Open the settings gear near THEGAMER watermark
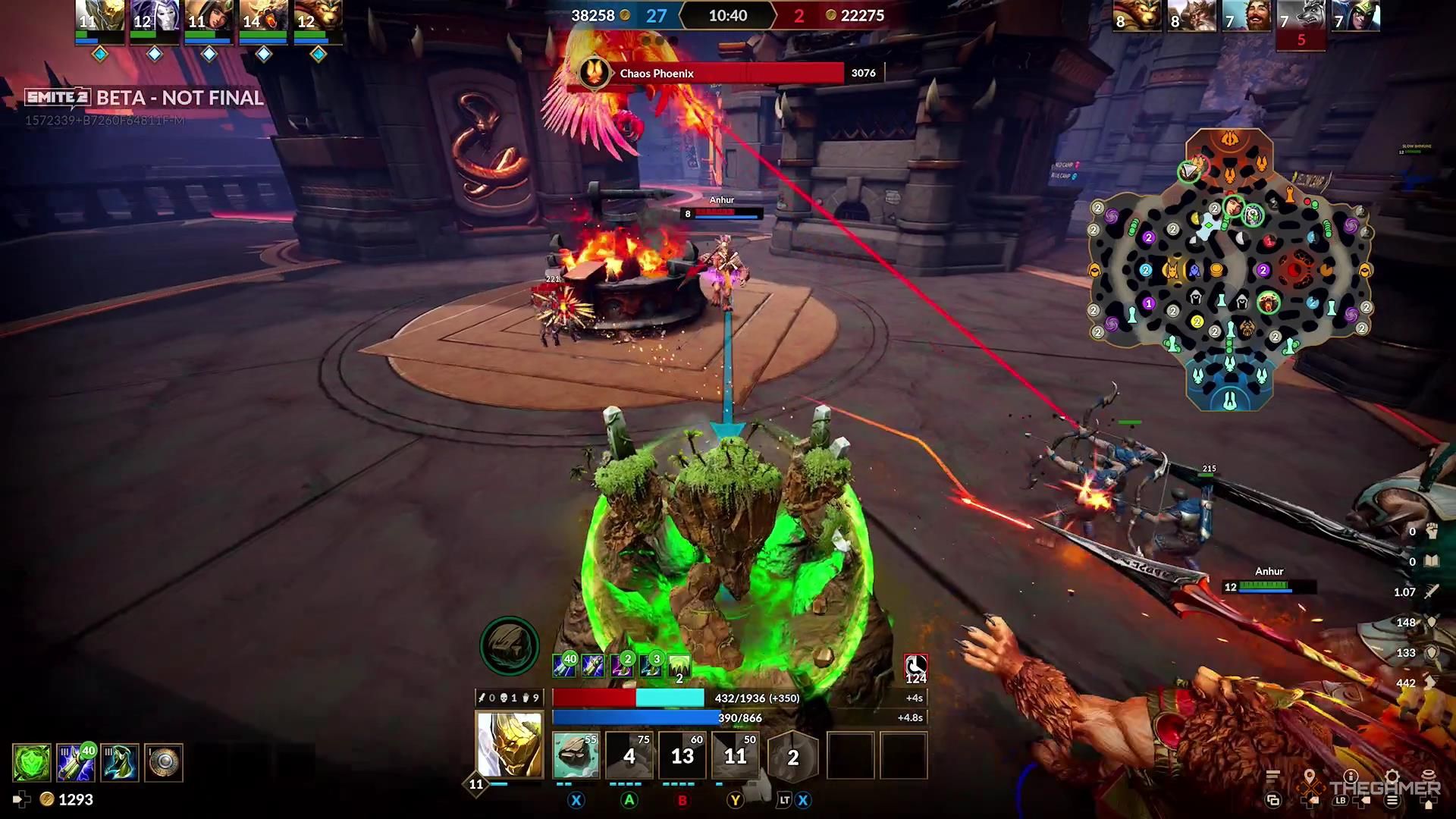Viewport: 1456px width, 819px height. [x=1392, y=776]
